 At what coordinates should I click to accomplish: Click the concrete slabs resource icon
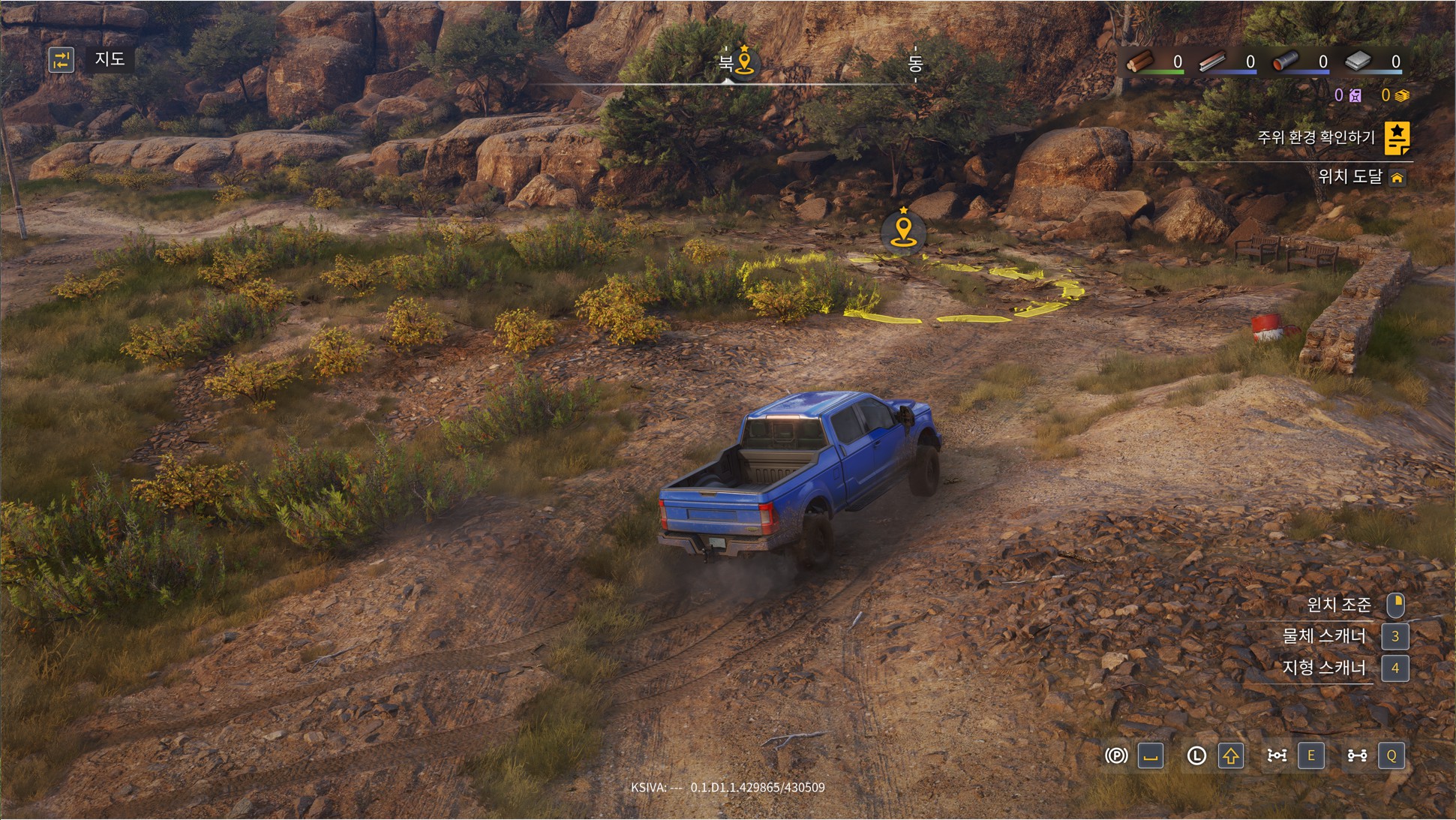[1358, 62]
